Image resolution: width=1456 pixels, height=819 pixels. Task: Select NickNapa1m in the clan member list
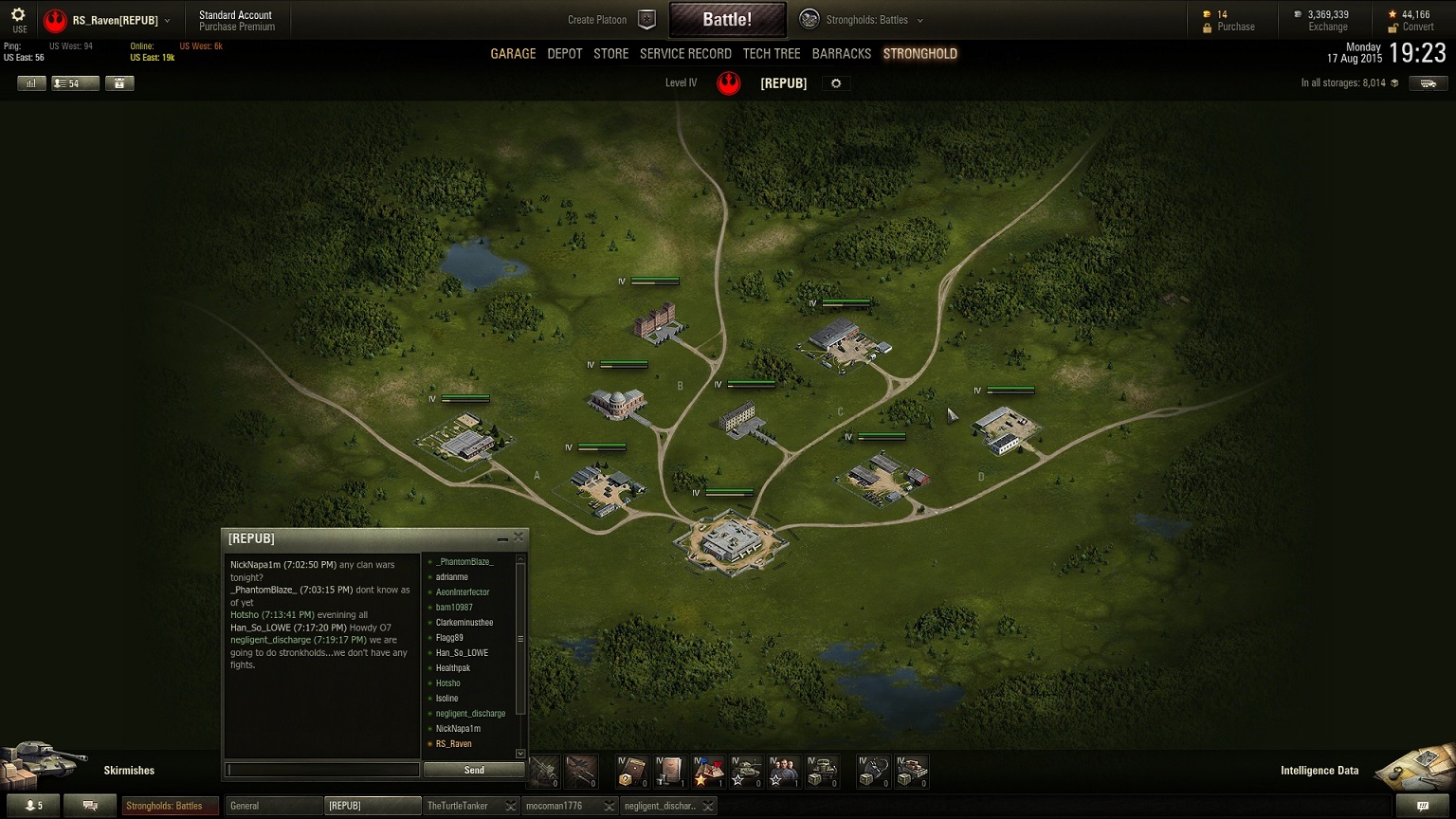[458, 729]
